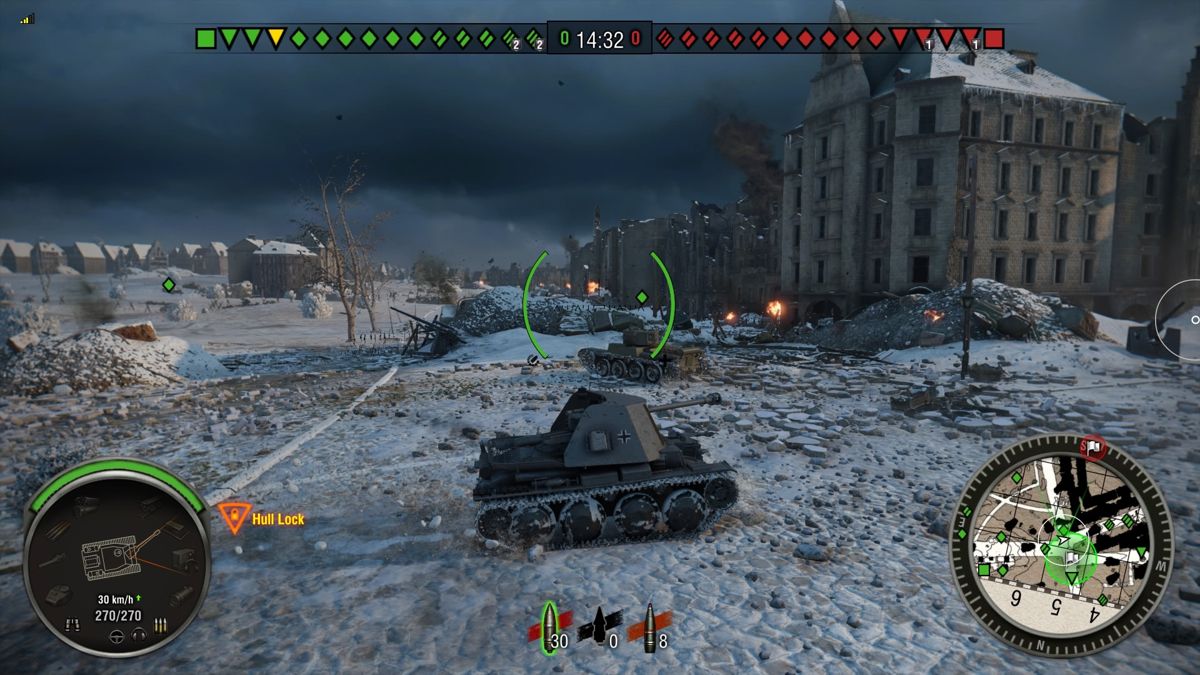Click the binoculars icon in the tank dial
The image size is (1200, 675).
pyautogui.click(x=71, y=625)
